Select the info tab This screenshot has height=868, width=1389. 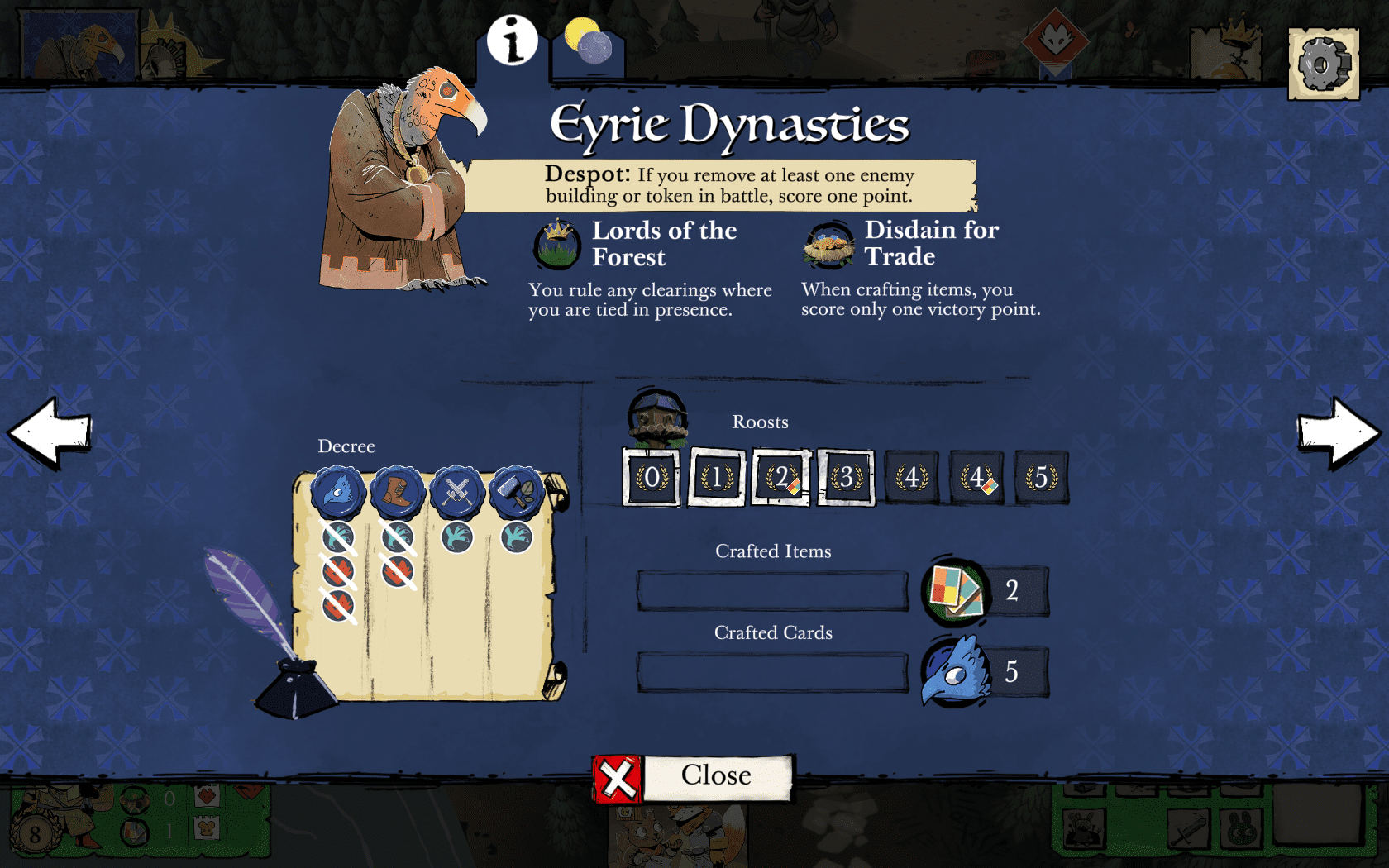(513, 41)
